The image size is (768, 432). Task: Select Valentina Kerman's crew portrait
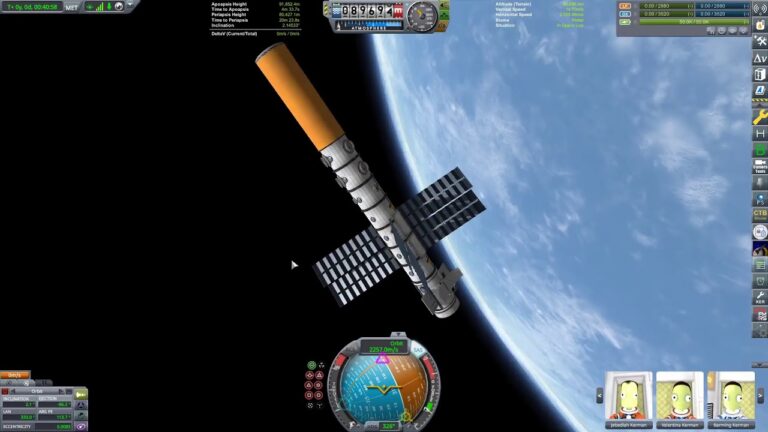(x=679, y=395)
